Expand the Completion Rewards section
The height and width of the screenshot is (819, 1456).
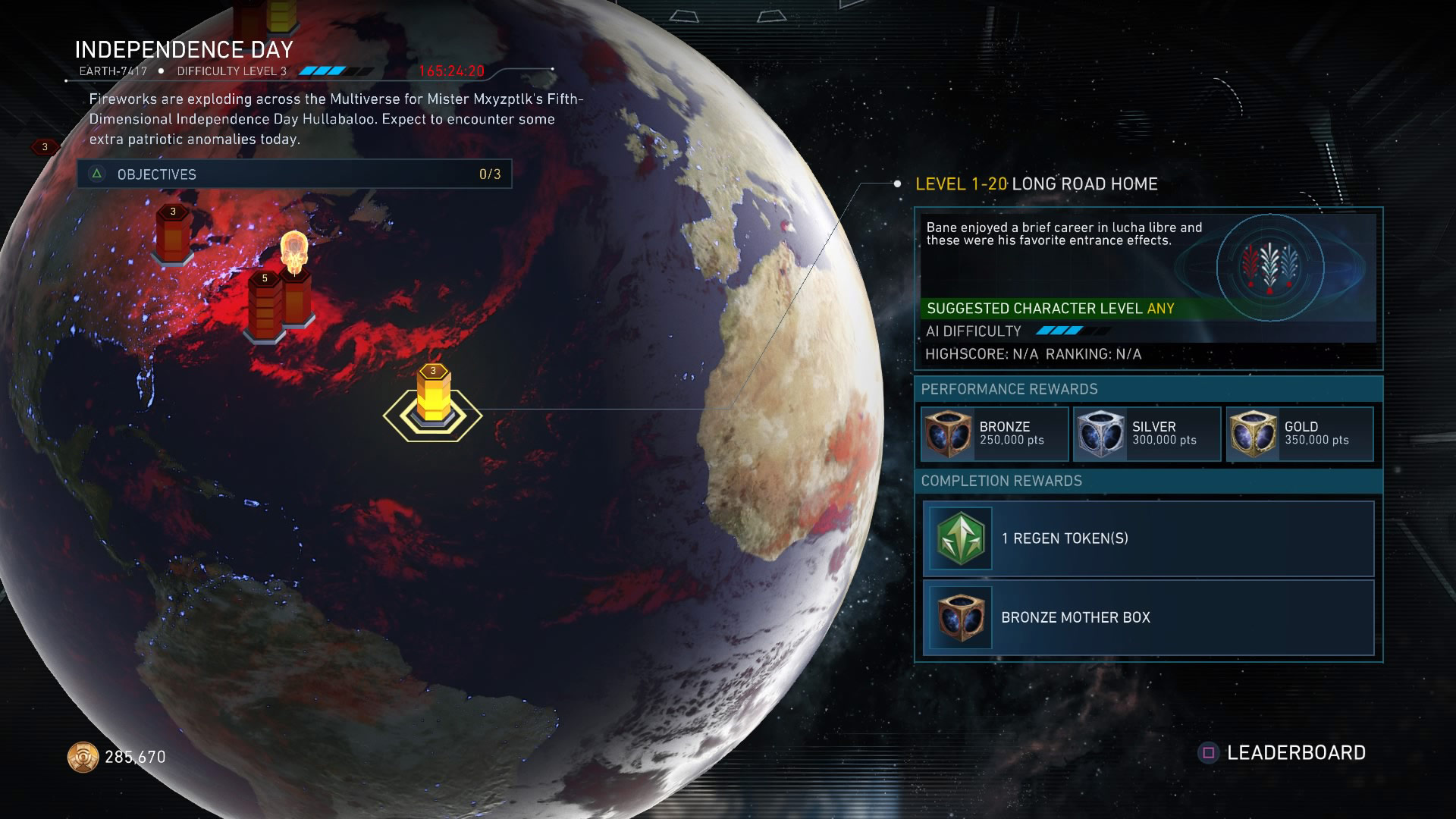(1001, 480)
